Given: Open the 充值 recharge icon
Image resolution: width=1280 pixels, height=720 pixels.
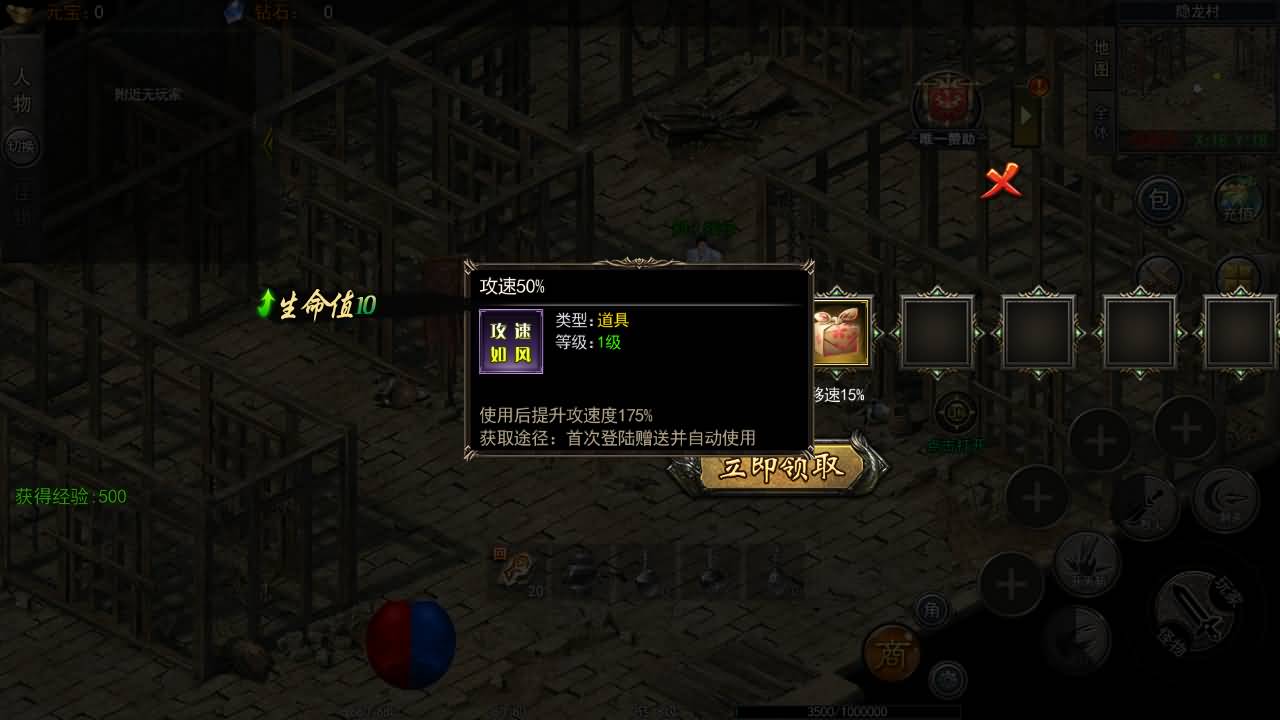Looking at the screenshot, I should coord(1238,200).
